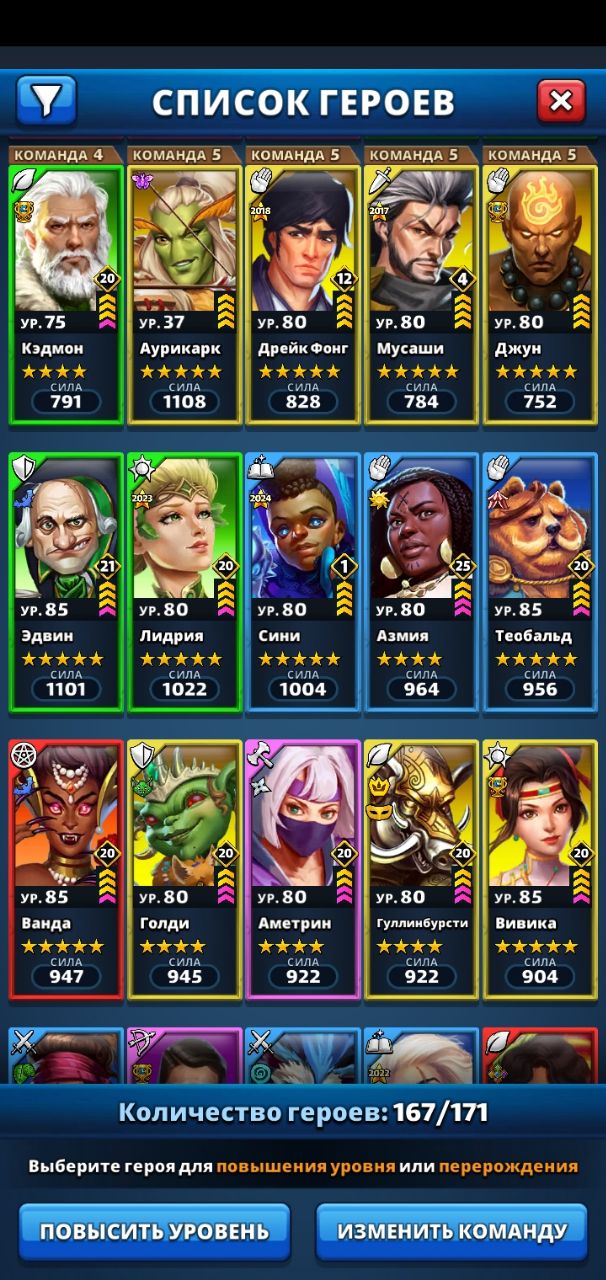Select the Ванда hero card
Viewport: 606px width, 1280px height.
pos(66,869)
